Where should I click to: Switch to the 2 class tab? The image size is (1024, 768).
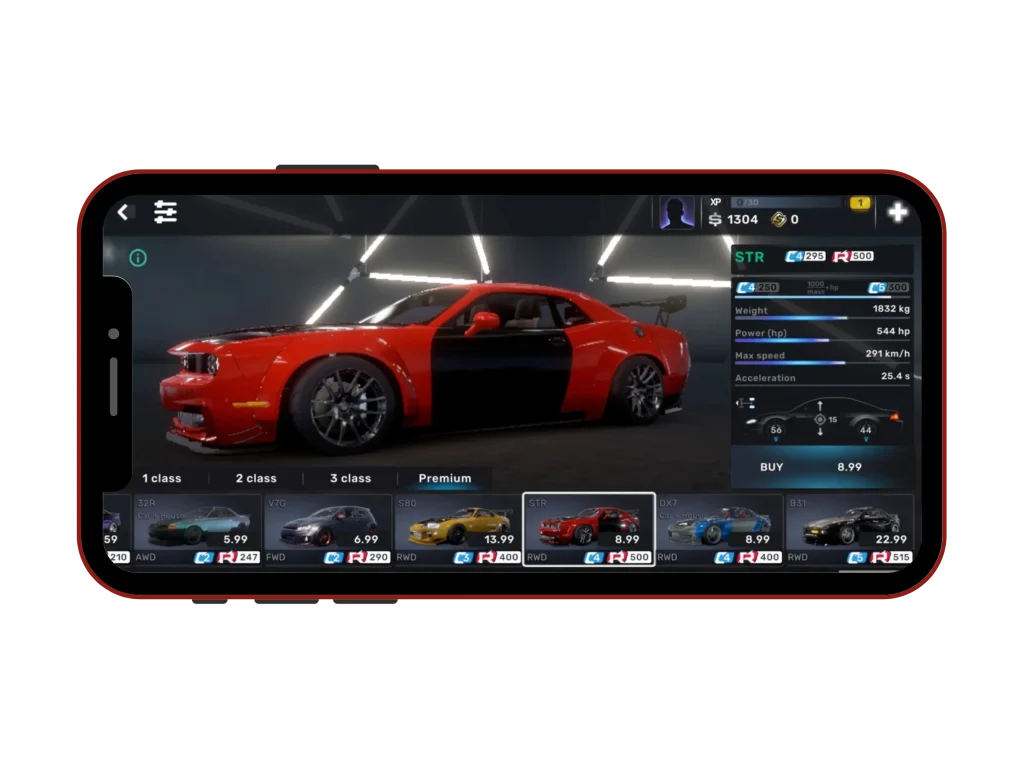click(256, 478)
